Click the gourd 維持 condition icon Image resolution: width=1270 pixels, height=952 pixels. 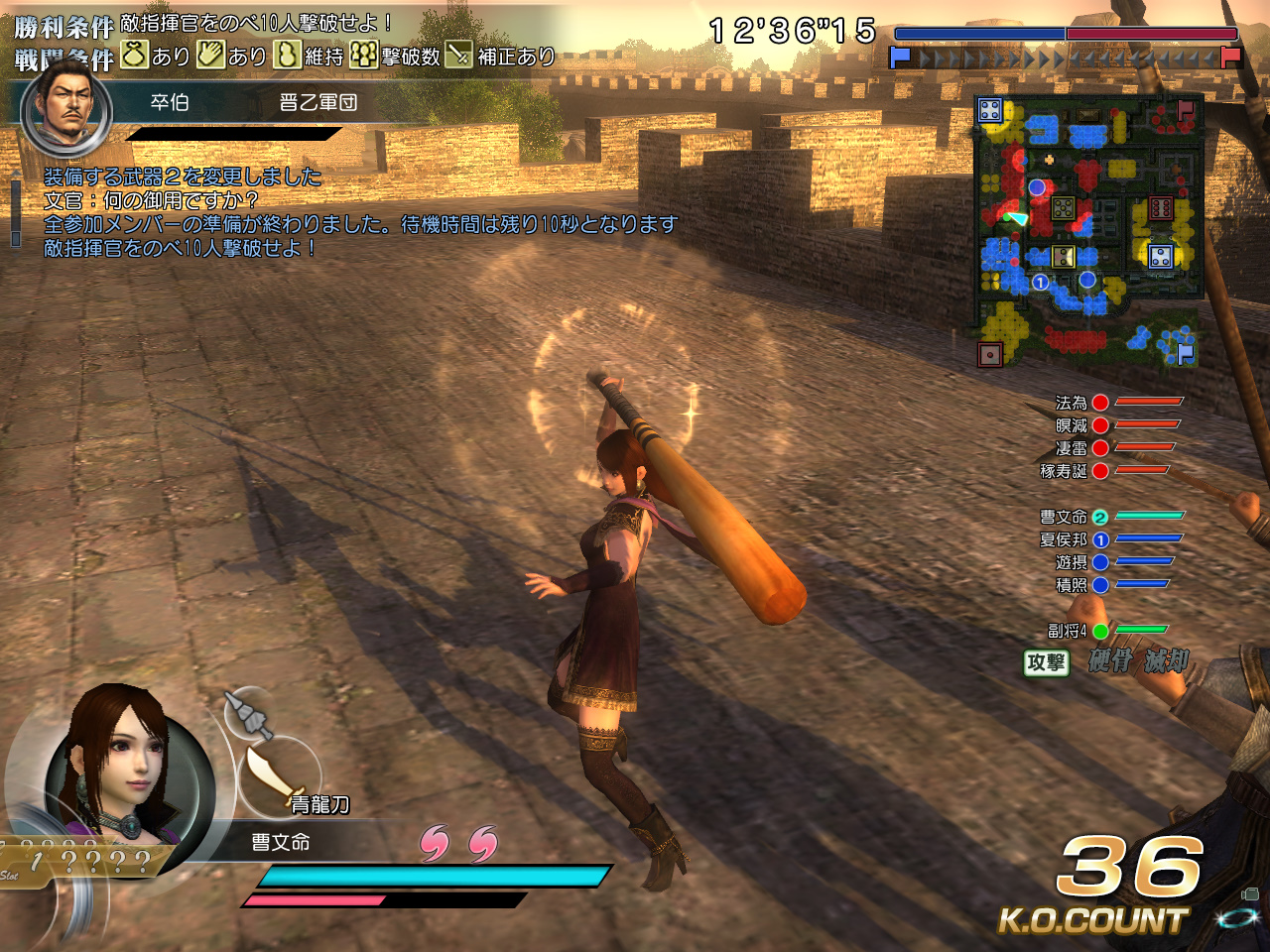[x=286, y=57]
